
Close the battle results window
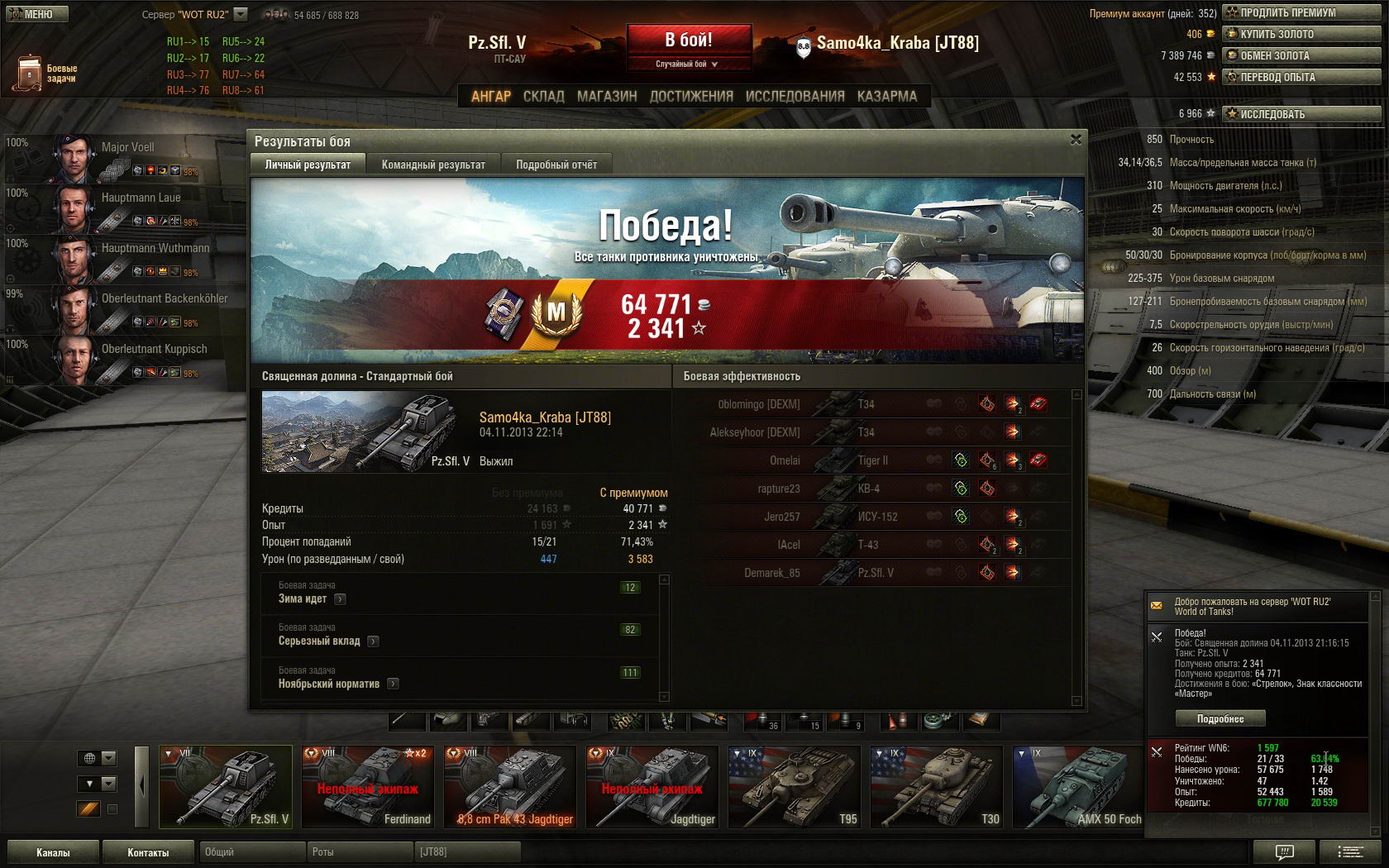[1076, 140]
